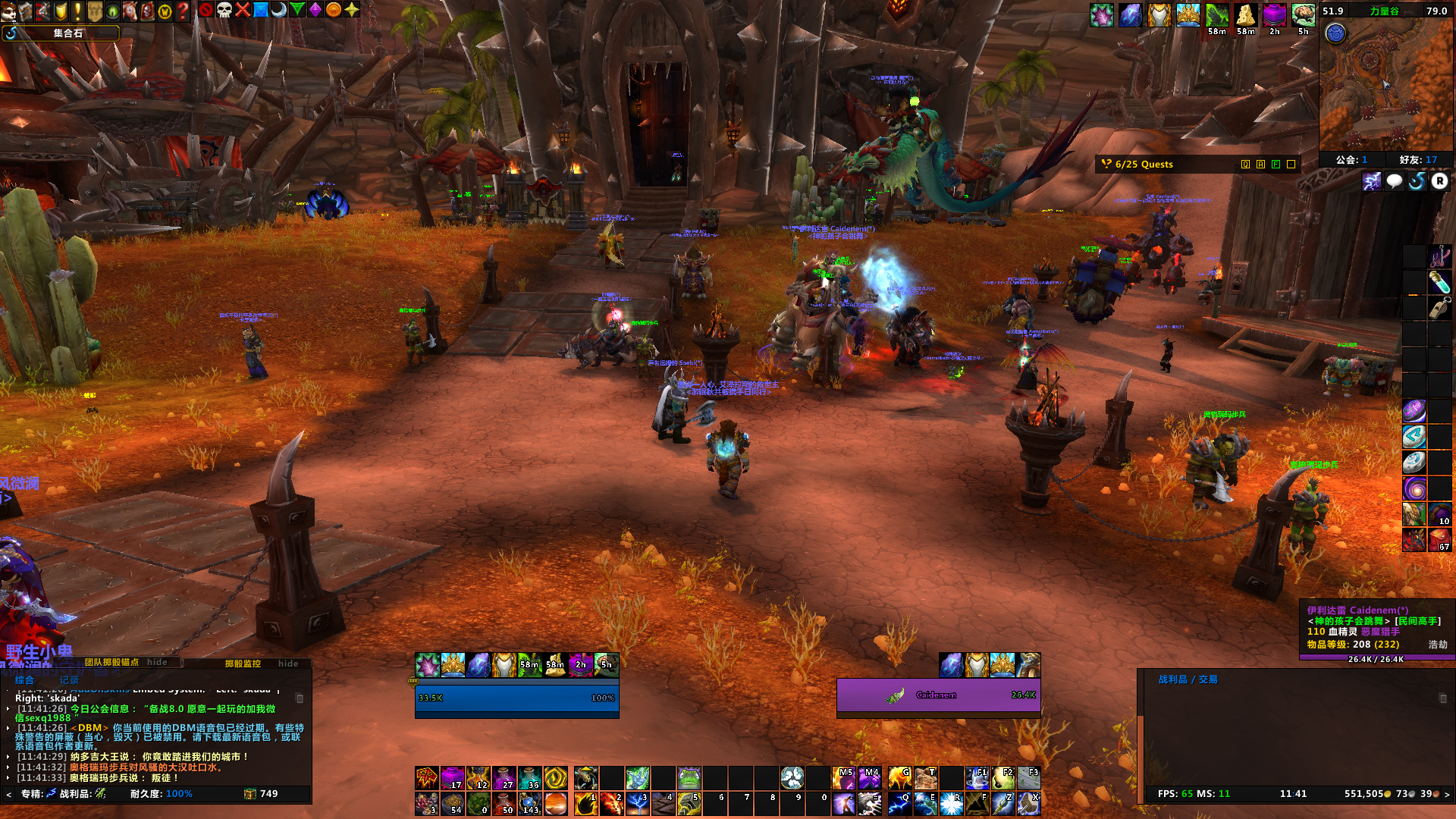Use the potion with 143 charges
The height and width of the screenshot is (819, 1456).
coord(530,803)
